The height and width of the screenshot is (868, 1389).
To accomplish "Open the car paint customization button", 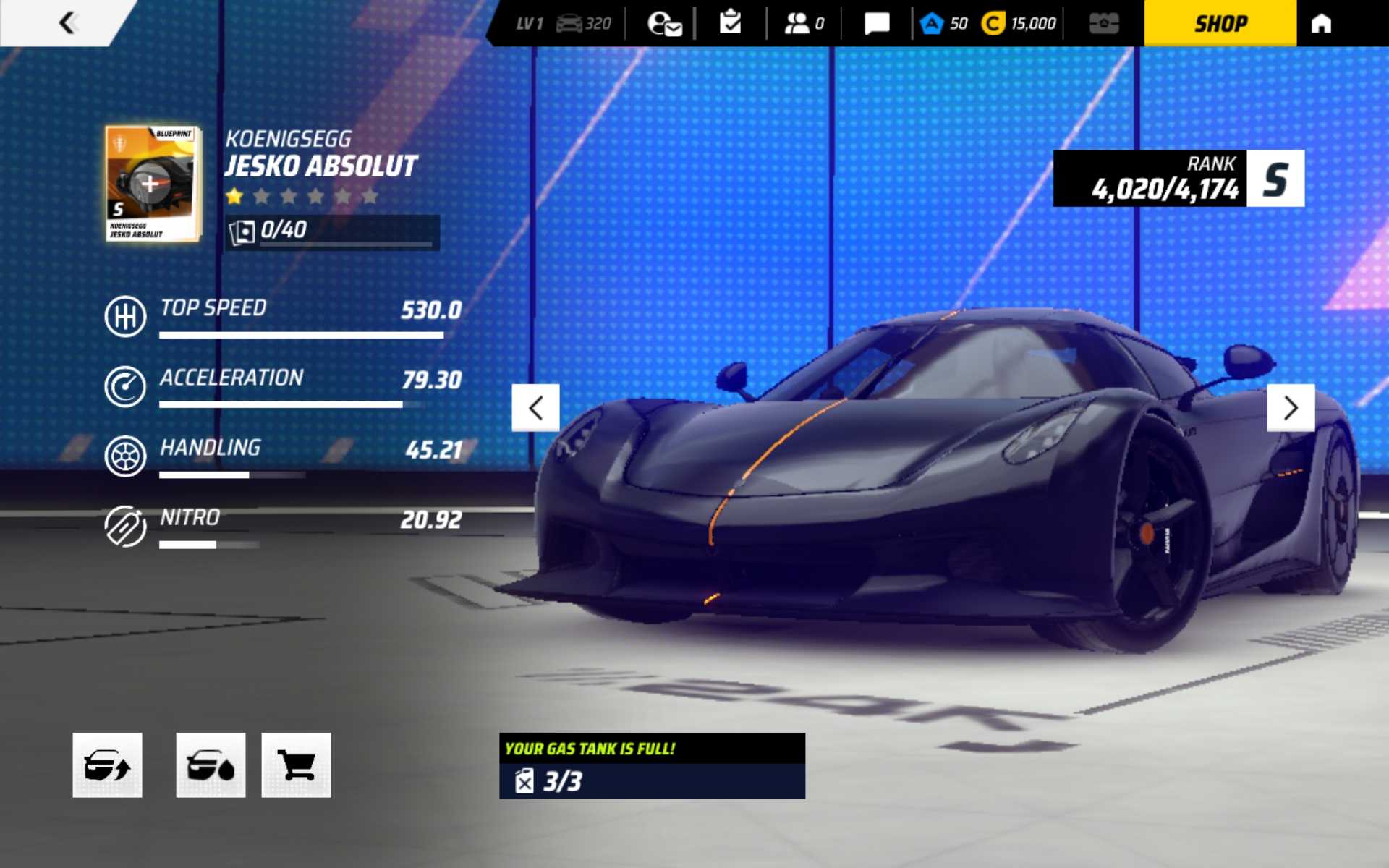I will tap(211, 765).
